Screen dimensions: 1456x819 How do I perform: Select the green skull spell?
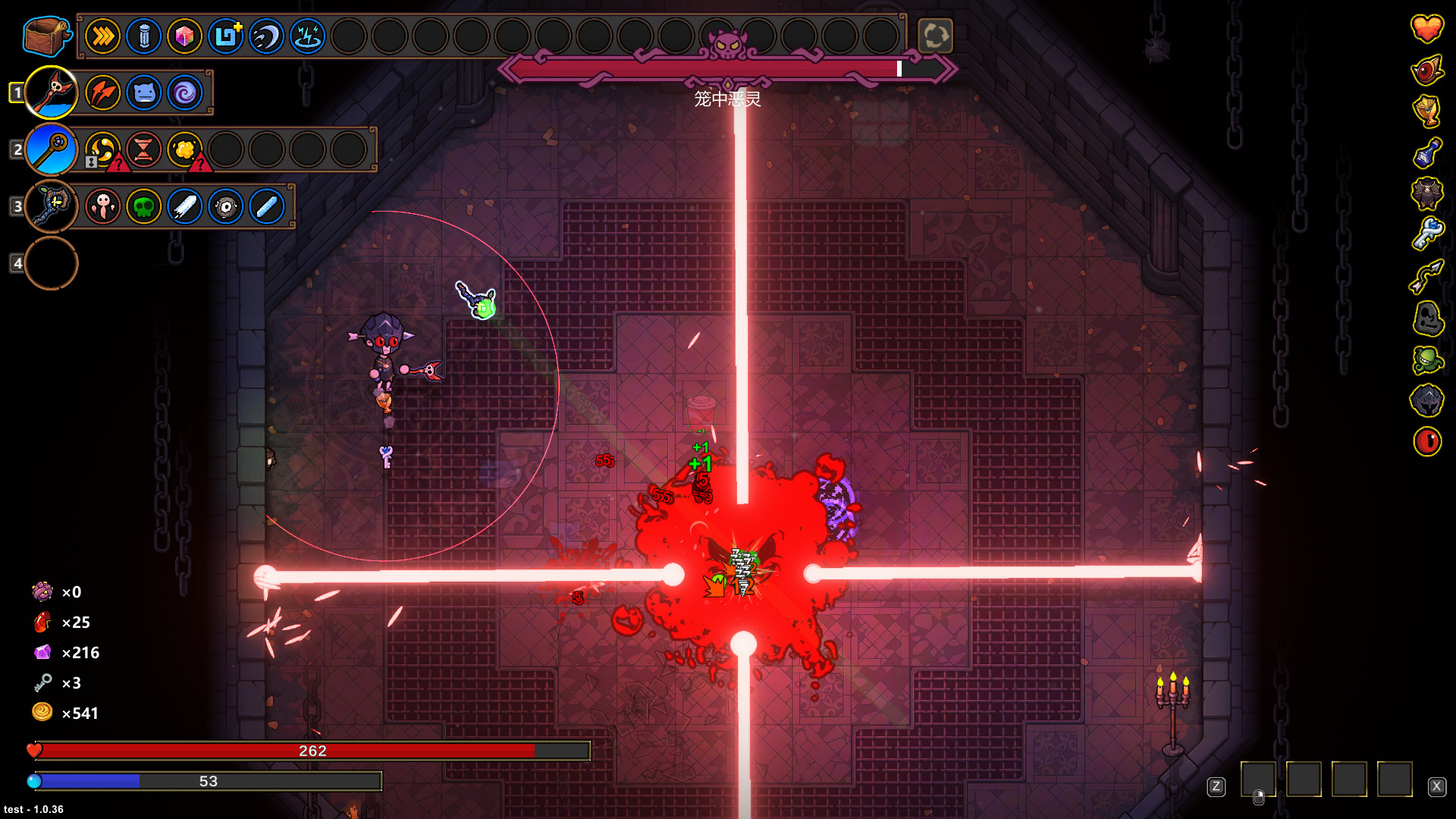143,206
